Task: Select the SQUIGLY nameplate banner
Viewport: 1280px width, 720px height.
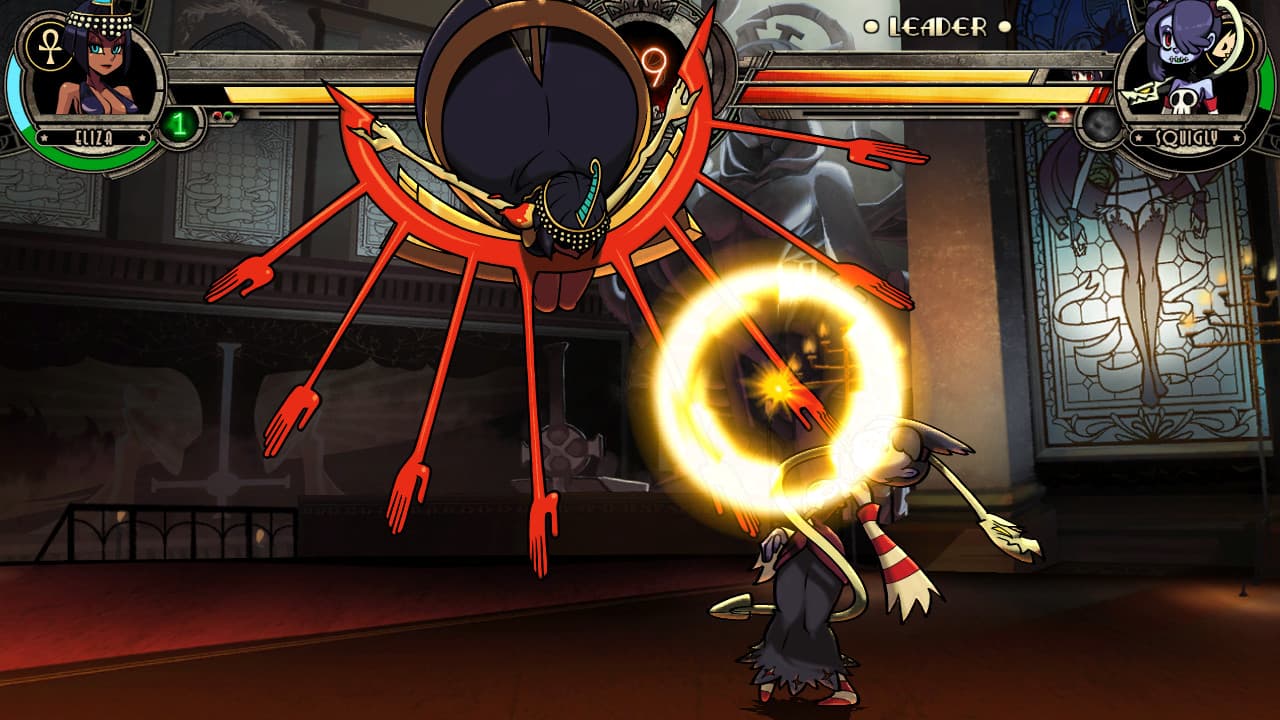Action: pyautogui.click(x=1187, y=137)
